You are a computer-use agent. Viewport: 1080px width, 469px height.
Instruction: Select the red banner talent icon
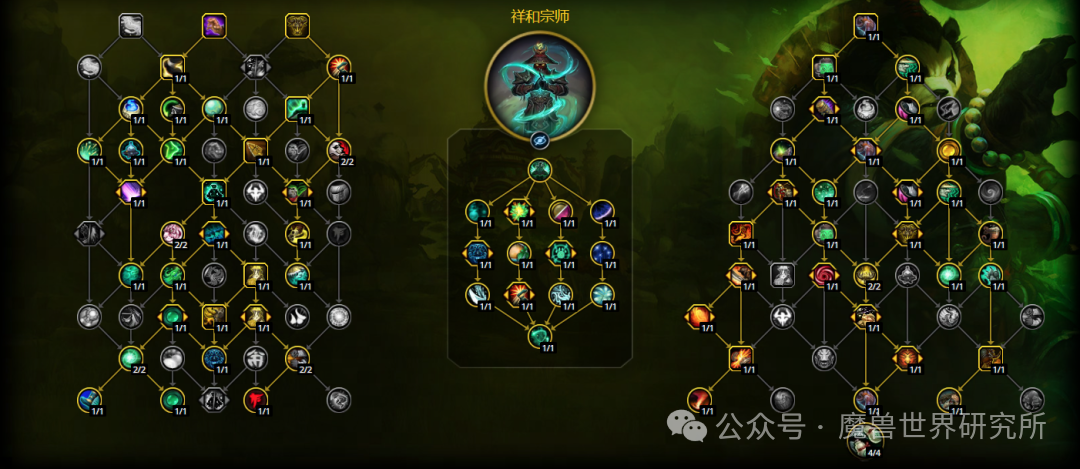click(x=256, y=399)
